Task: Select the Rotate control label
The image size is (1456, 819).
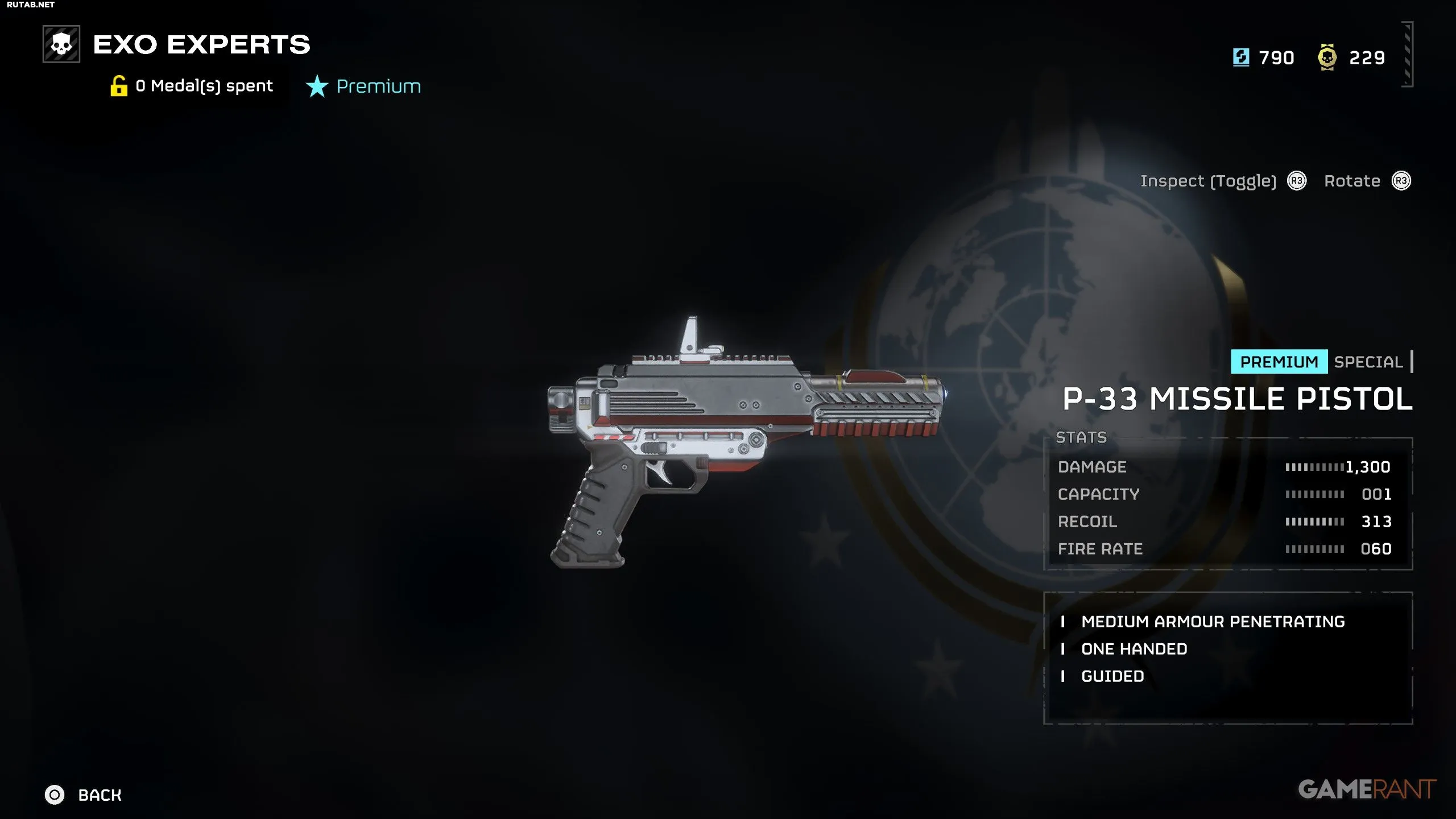Action: pos(1352,181)
